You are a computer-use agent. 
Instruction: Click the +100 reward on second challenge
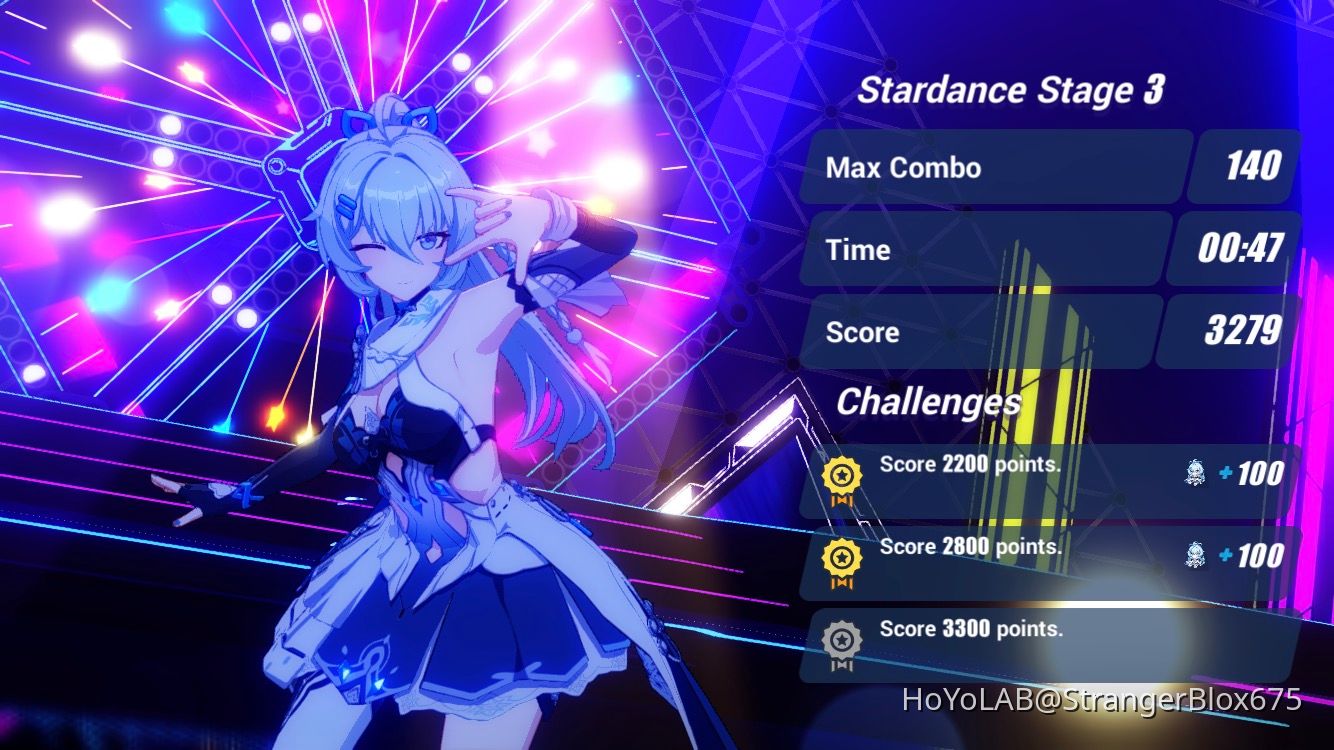click(1251, 557)
